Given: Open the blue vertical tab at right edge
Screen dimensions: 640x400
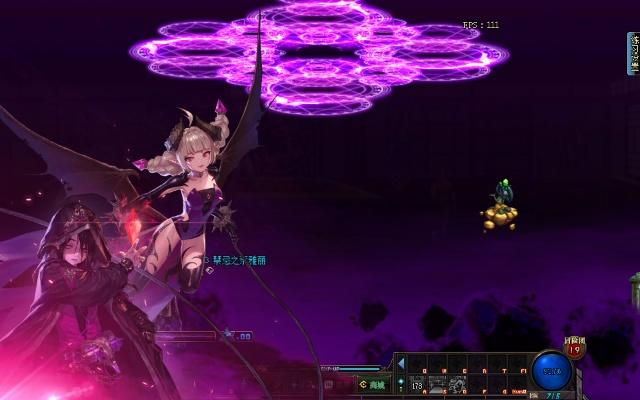Looking at the screenshot, I should (x=632, y=53).
